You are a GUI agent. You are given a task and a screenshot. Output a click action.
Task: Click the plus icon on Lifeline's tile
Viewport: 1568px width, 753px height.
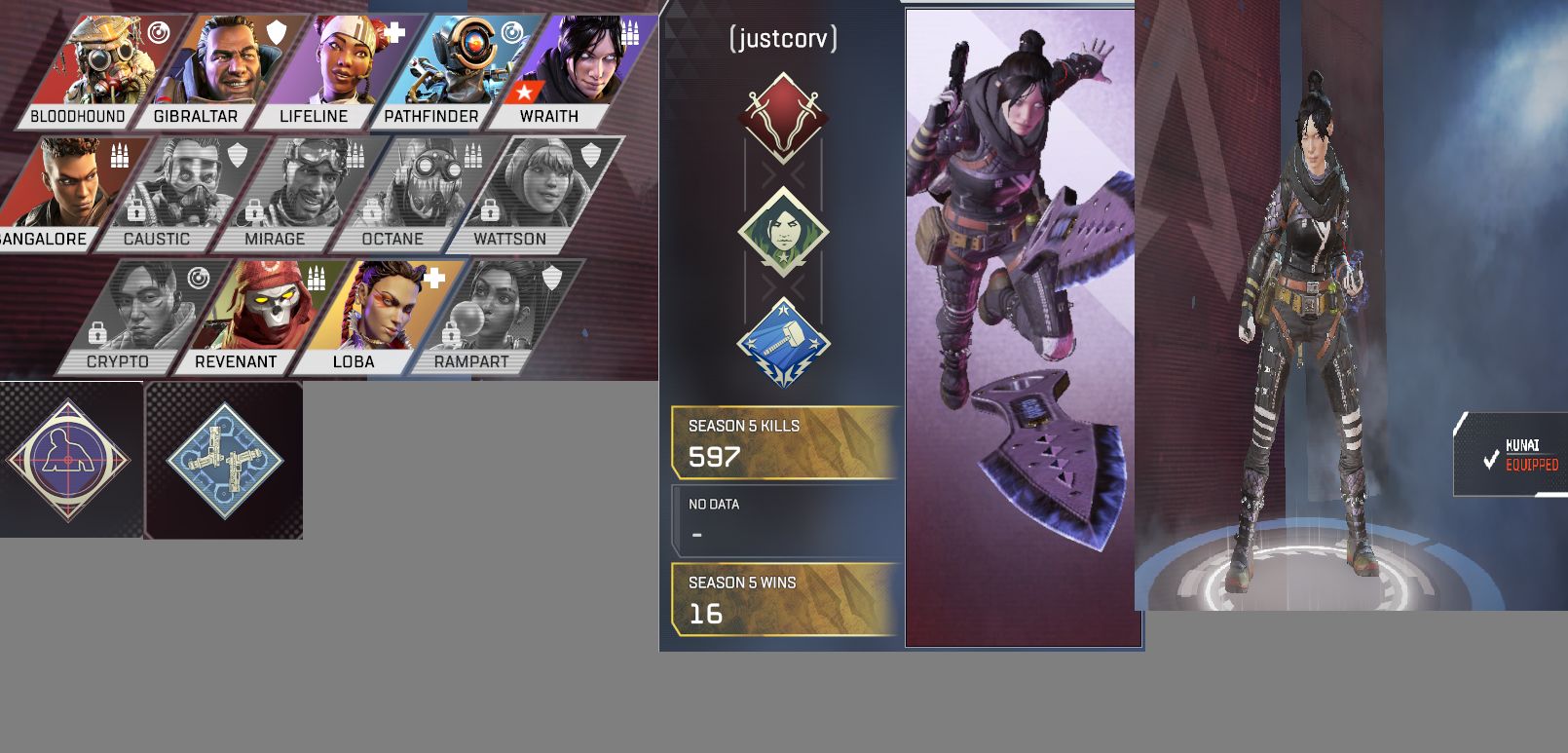click(393, 31)
